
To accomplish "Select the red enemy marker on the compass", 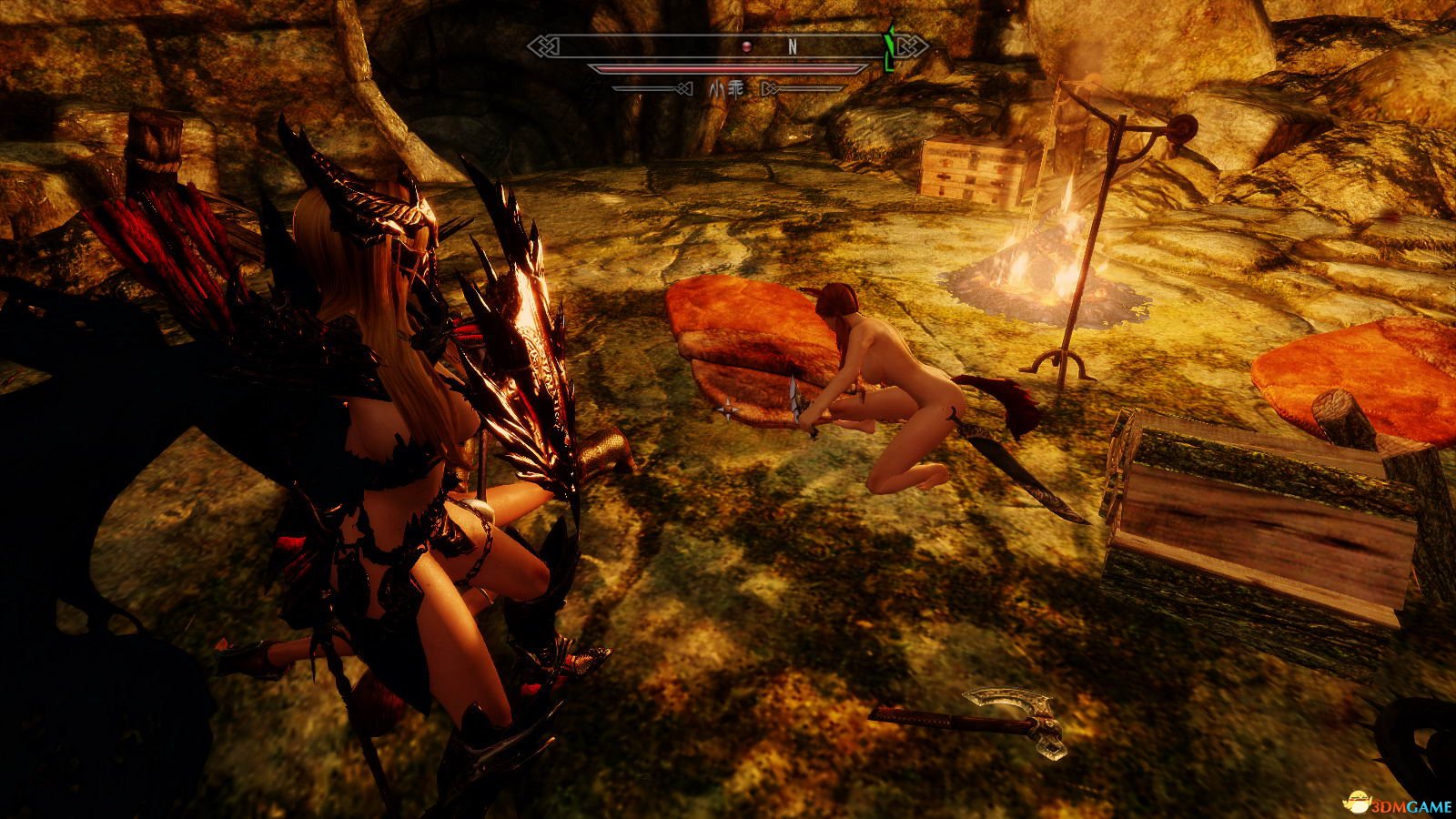I will pos(743,46).
